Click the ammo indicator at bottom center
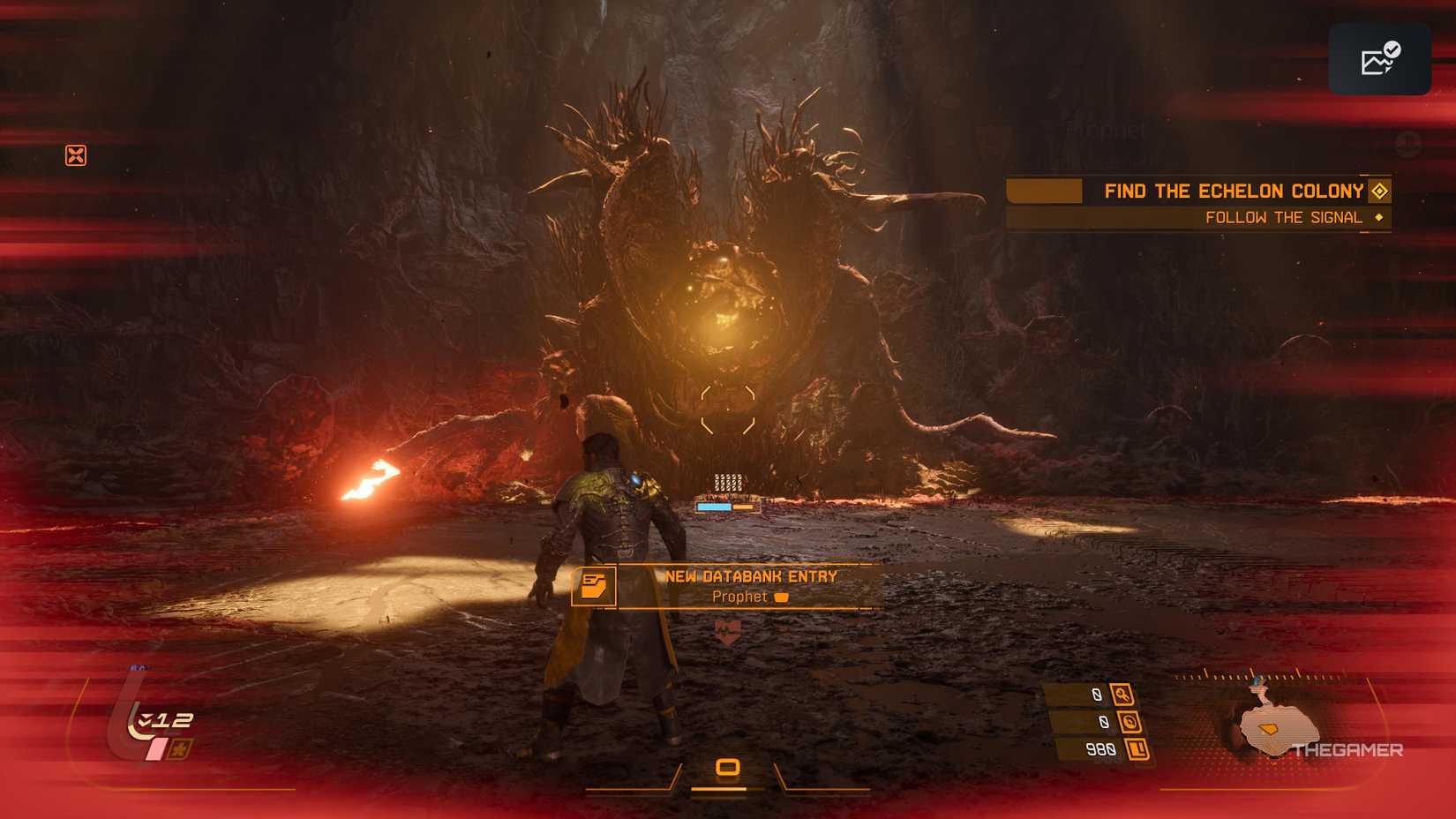Viewport: 1456px width, 819px height. [727, 767]
